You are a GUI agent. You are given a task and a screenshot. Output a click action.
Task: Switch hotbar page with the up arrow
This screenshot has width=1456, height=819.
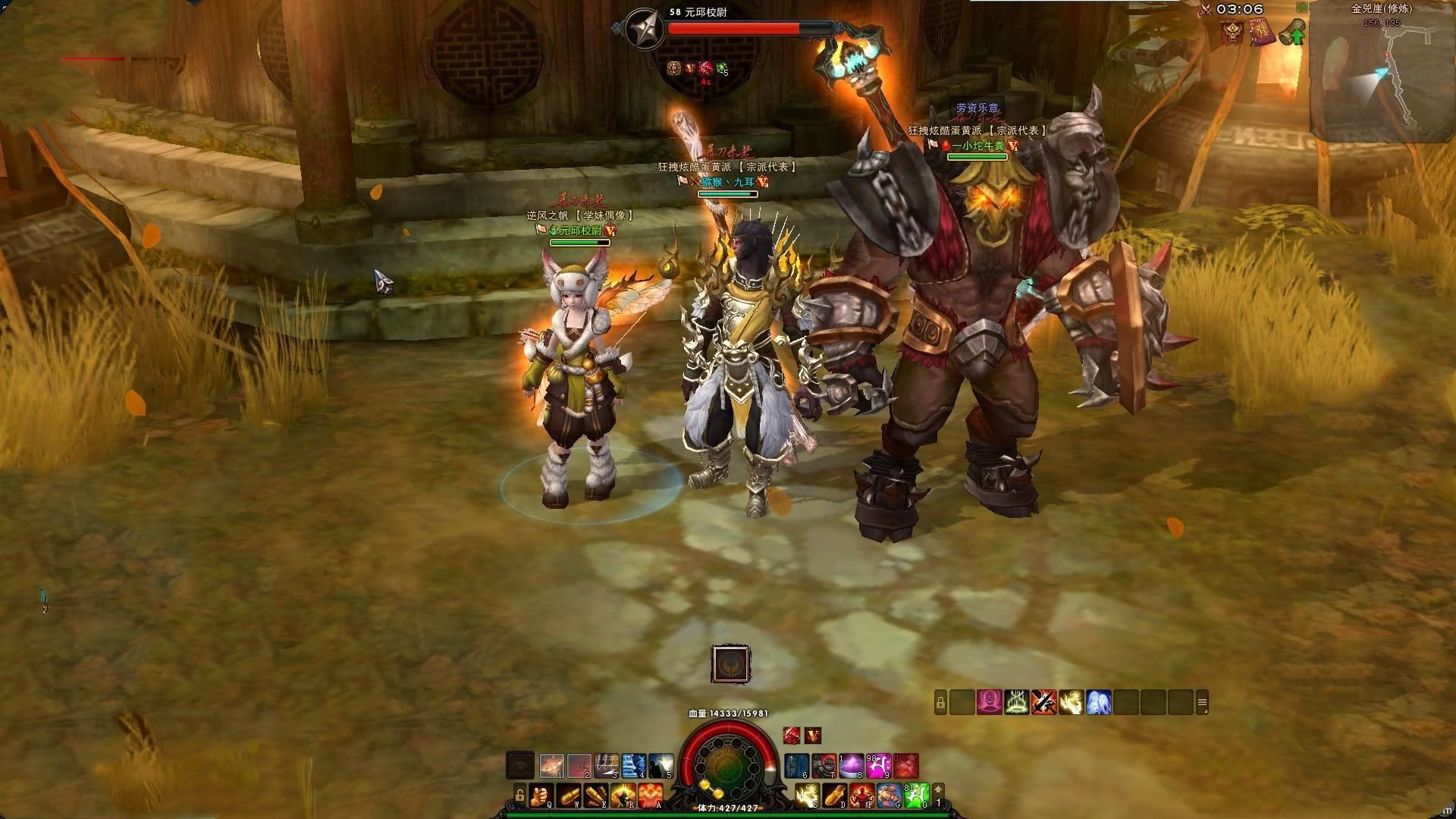(938, 789)
